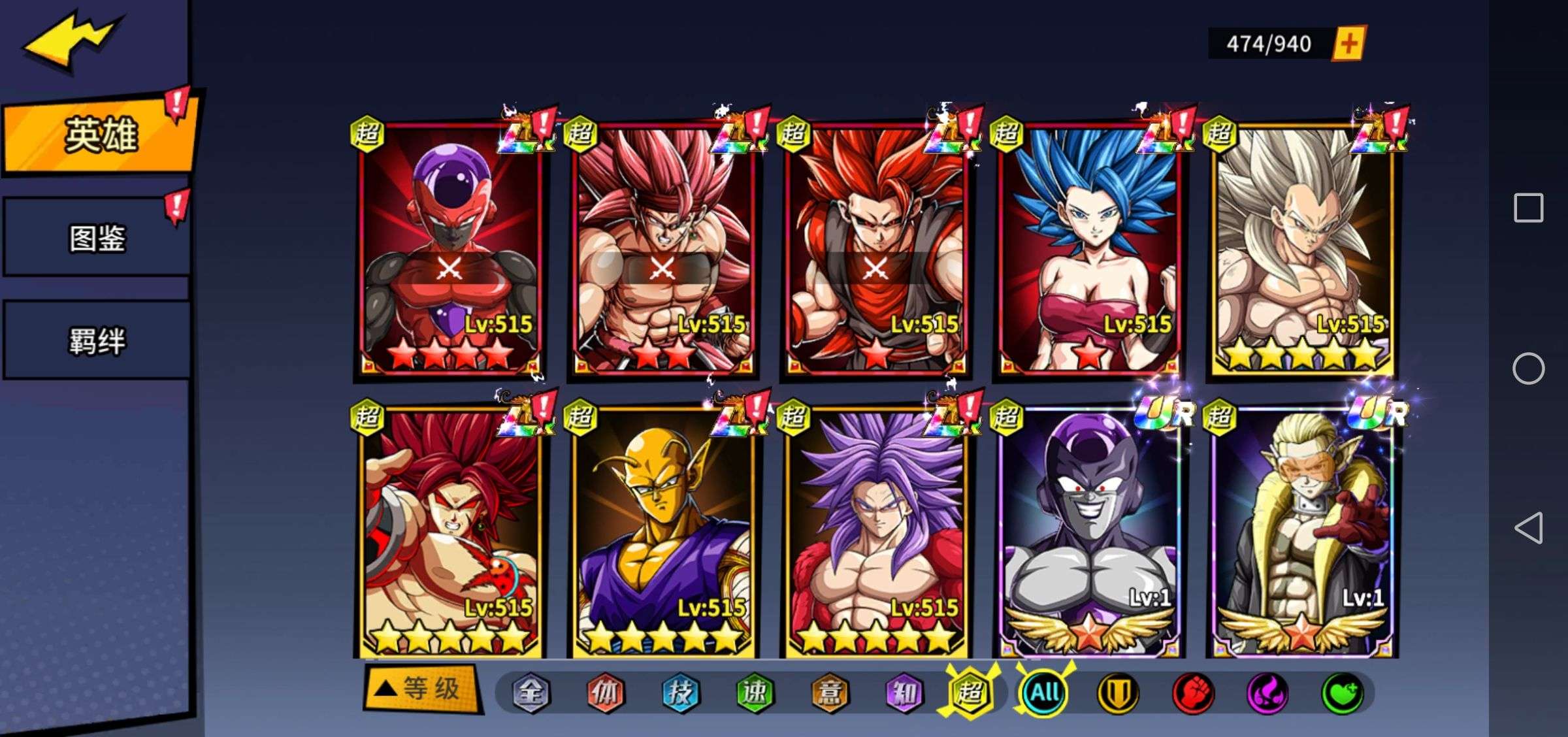Choose the green heart role filter

click(1342, 693)
